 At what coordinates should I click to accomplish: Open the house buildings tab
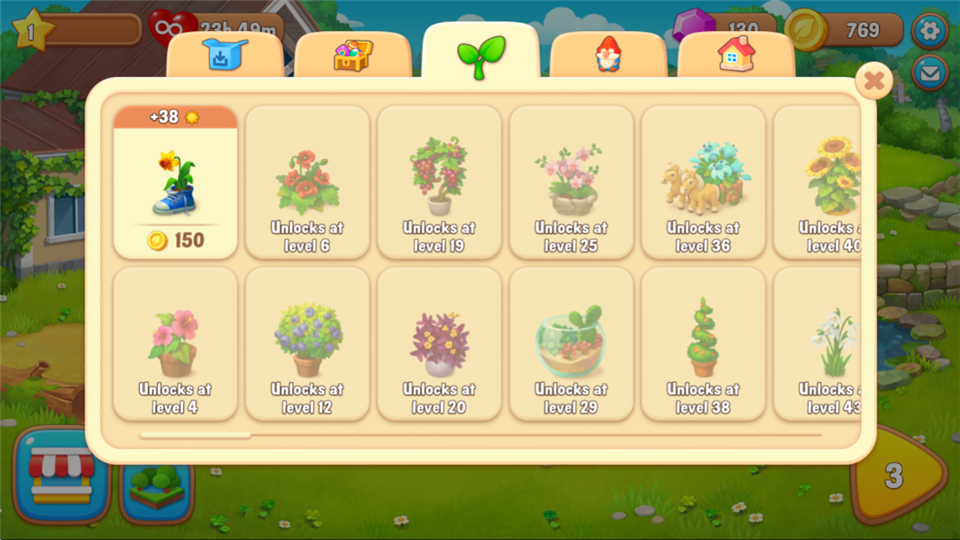[x=736, y=55]
